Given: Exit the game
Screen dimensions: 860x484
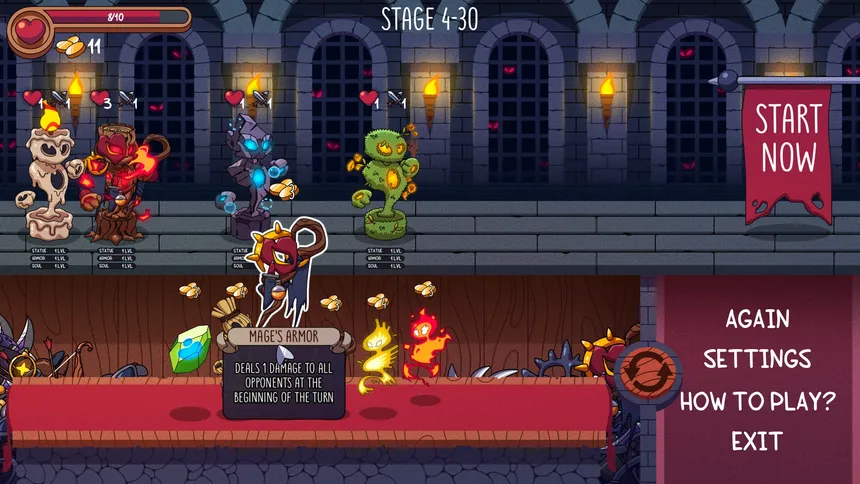Looking at the screenshot, I should 757,441.
